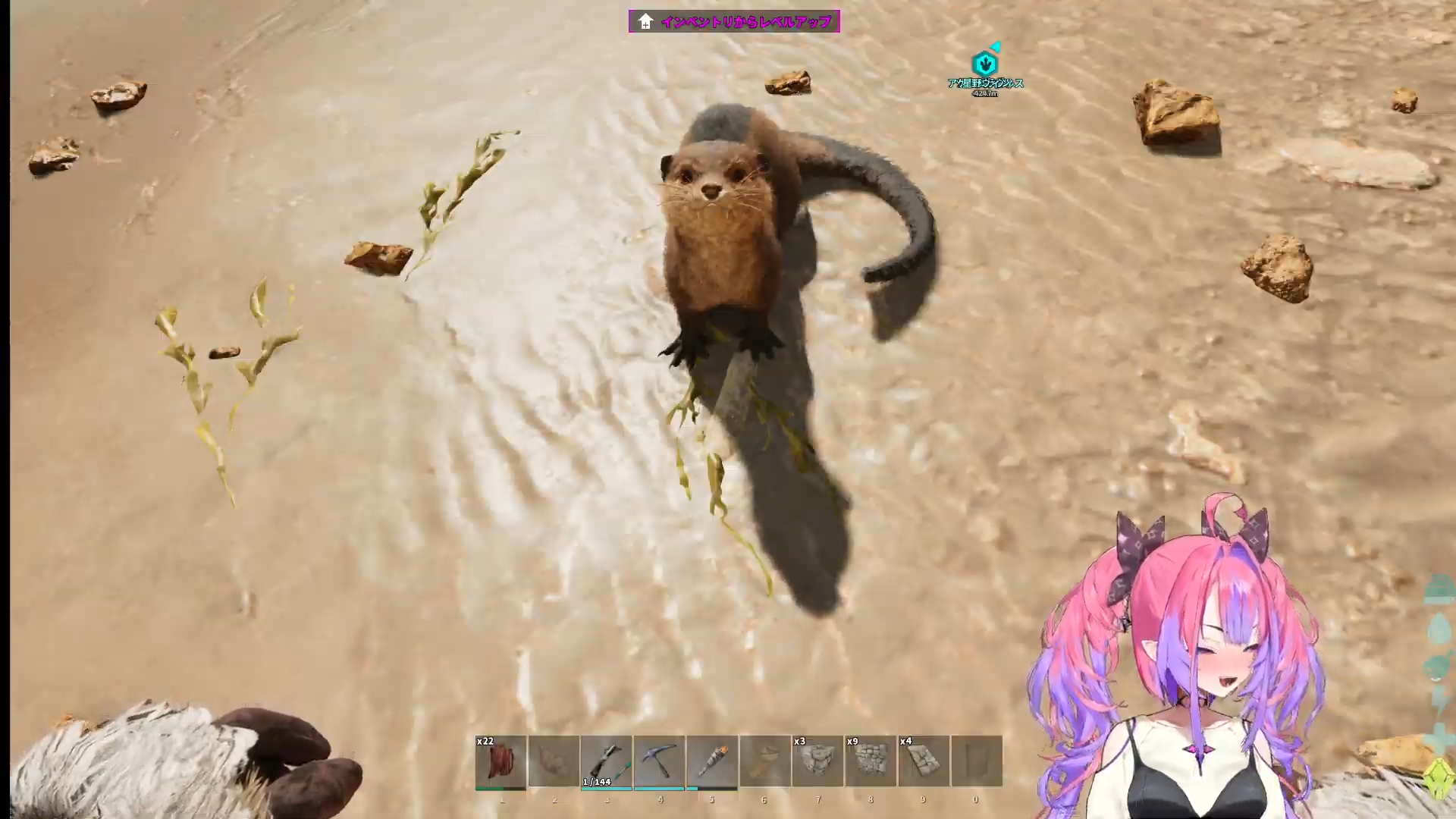This screenshot has height=819, width=1456.
Task: Select the torch in the hotbar
Action: pyautogui.click(x=712, y=761)
